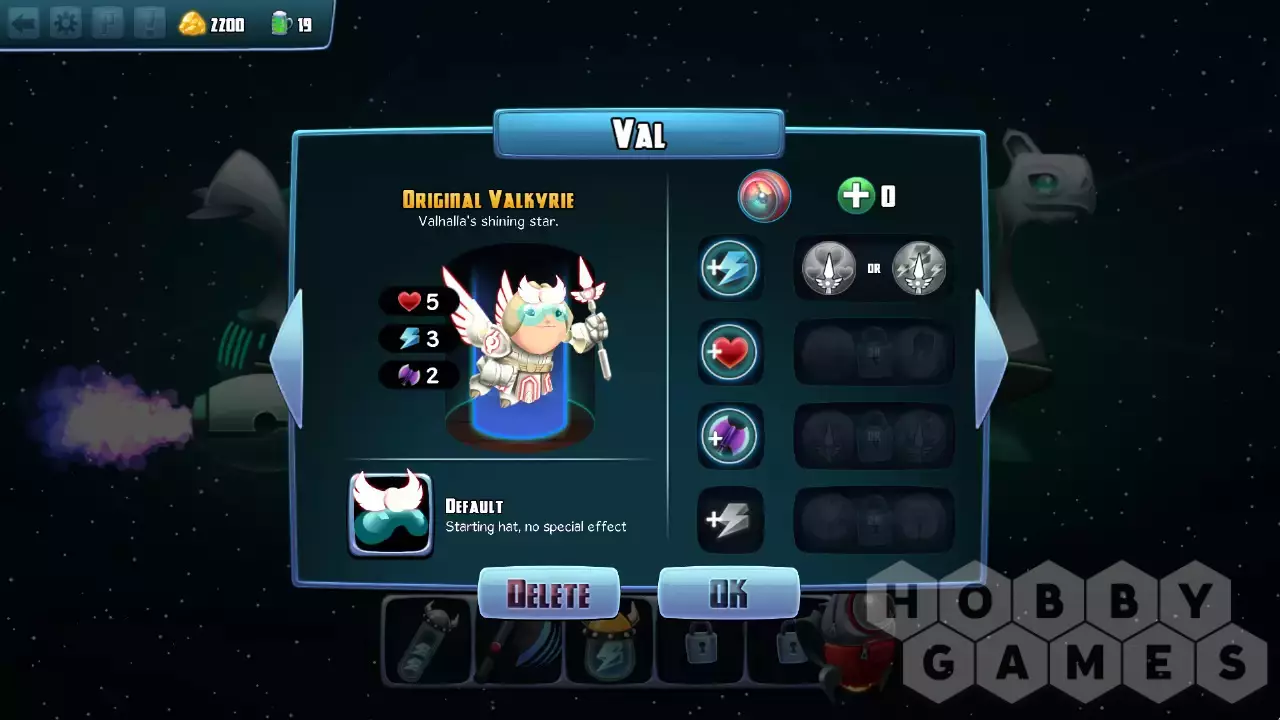The image size is (1280, 720).
Task: Choose the red heart health upgrade
Action: click(x=729, y=352)
